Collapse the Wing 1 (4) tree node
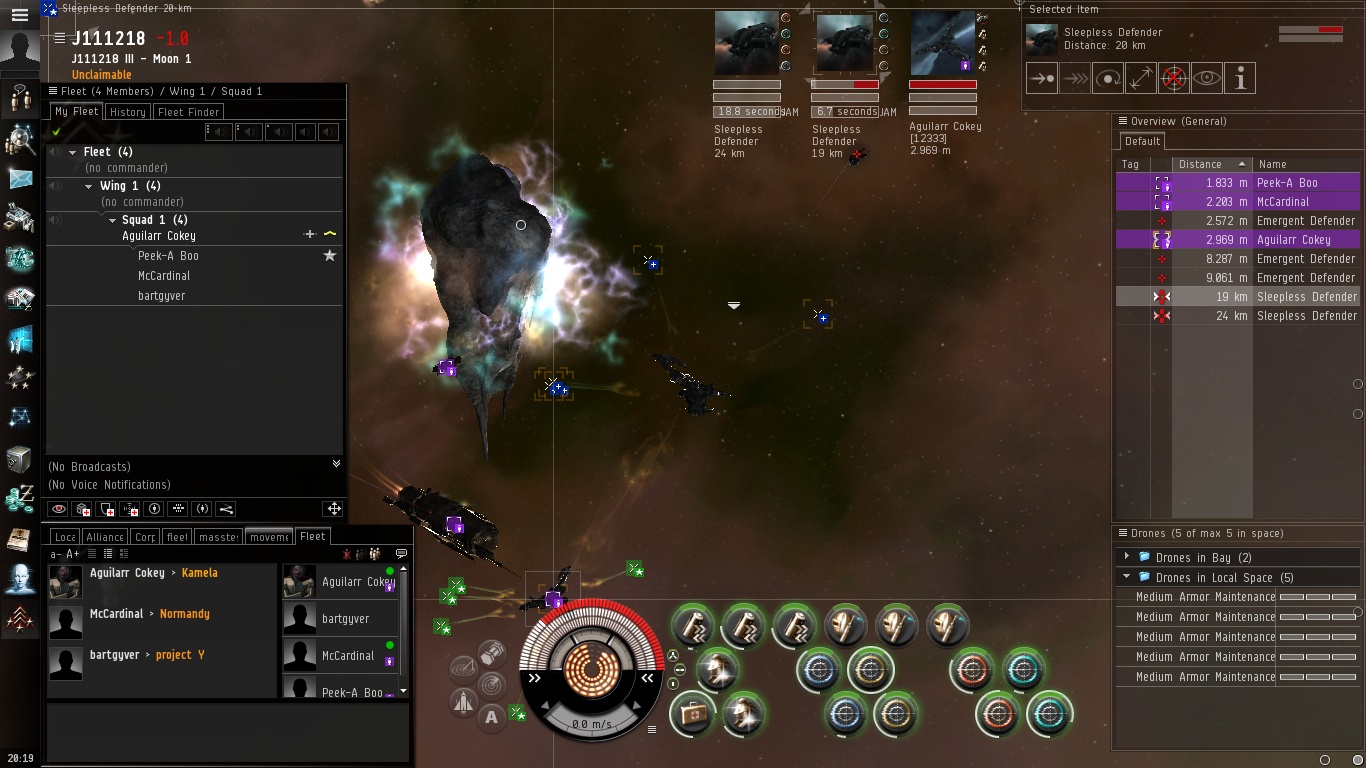1366x768 pixels. [x=89, y=186]
